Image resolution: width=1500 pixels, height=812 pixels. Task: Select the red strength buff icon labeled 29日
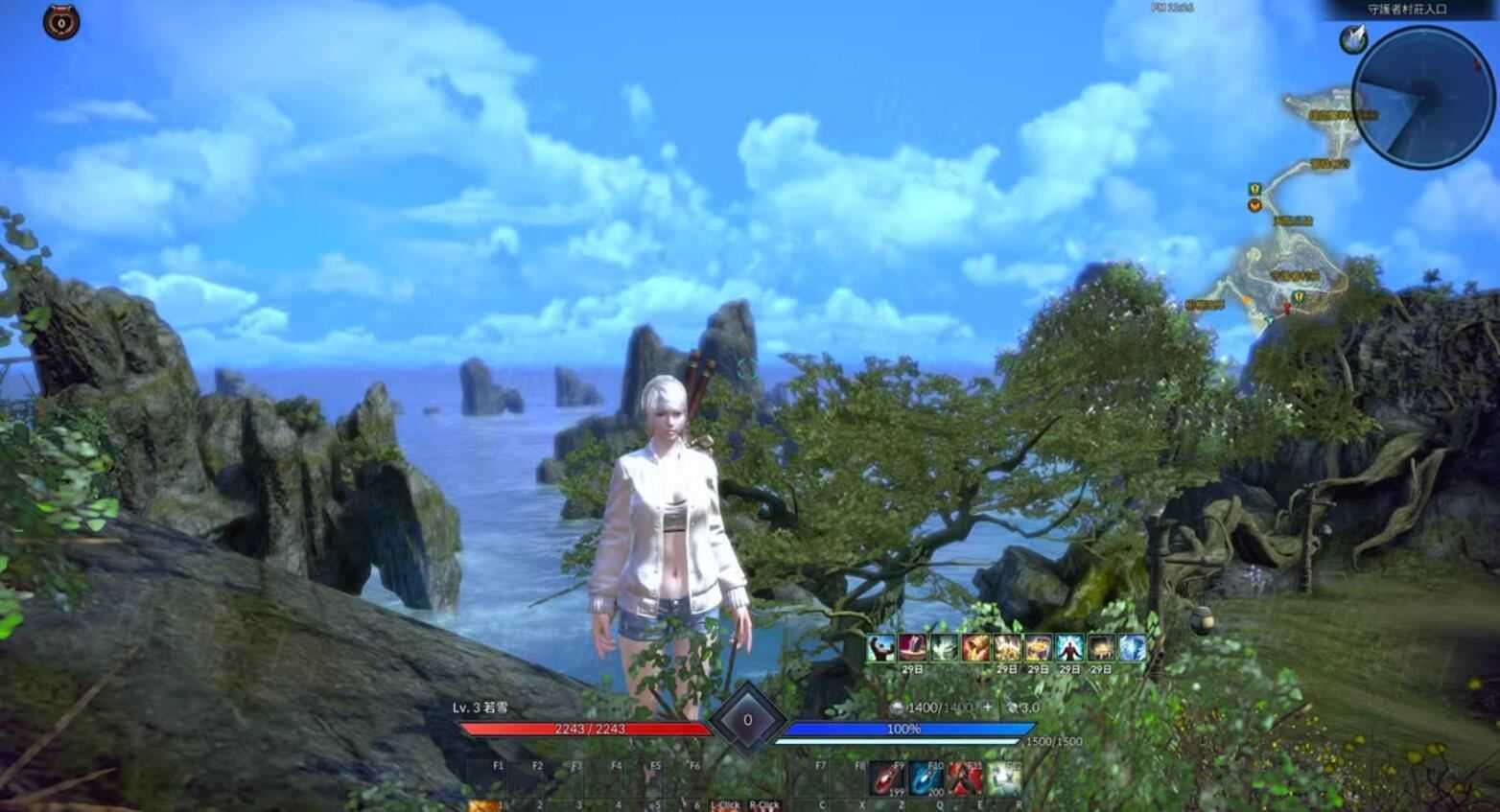(910, 647)
